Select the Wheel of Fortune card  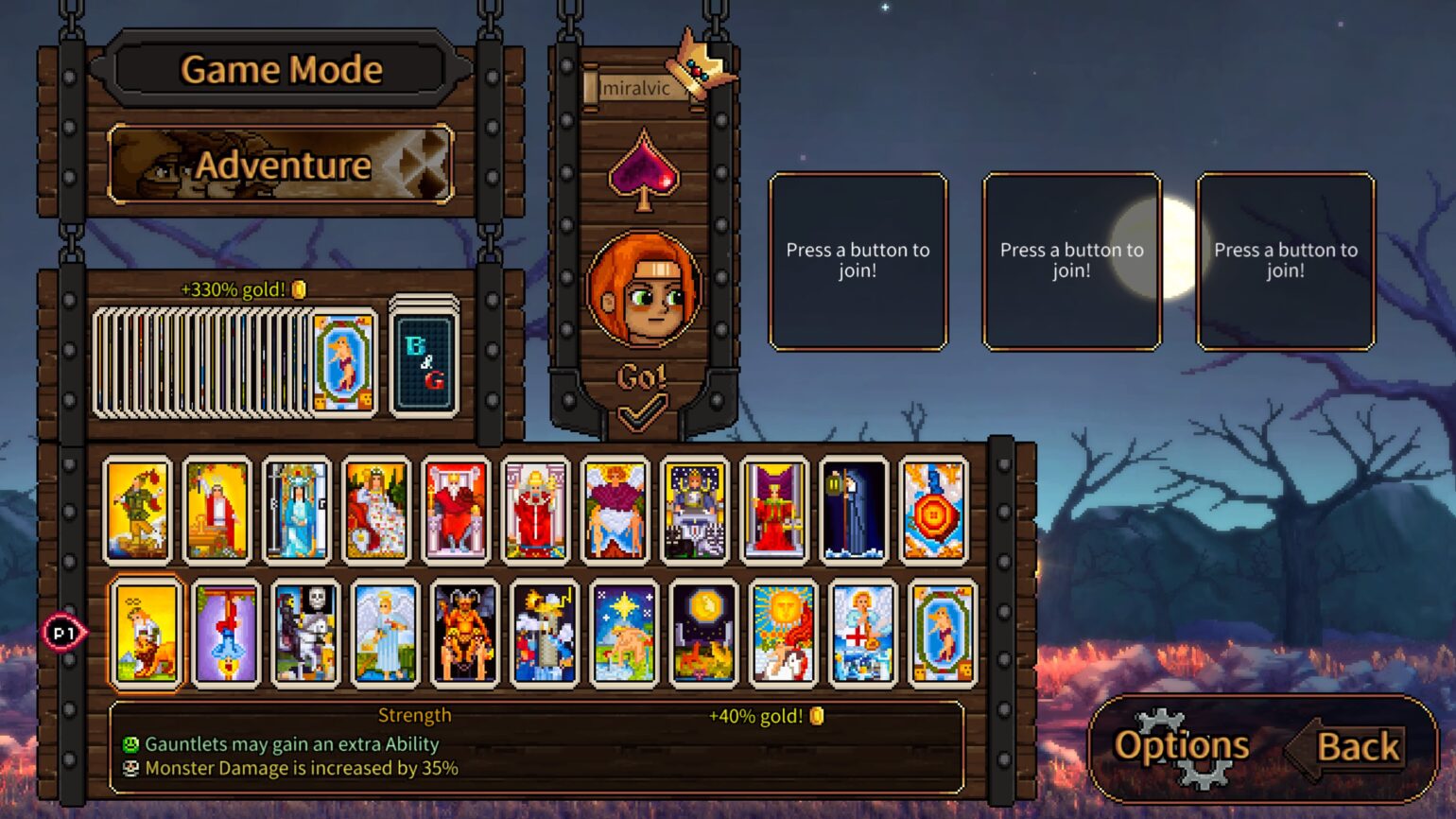pyautogui.click(x=934, y=511)
